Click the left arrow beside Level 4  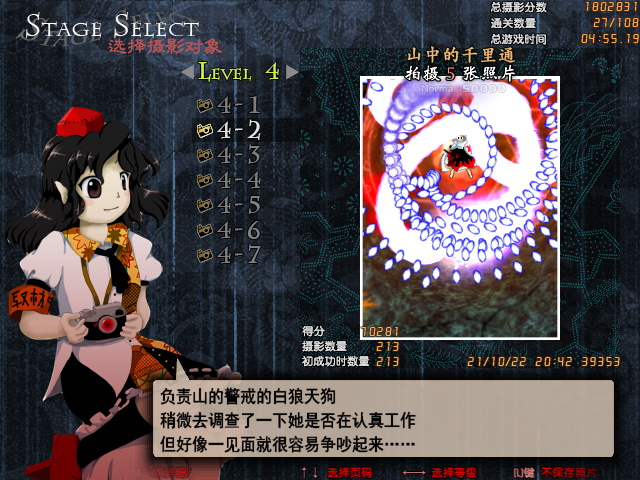[187, 72]
